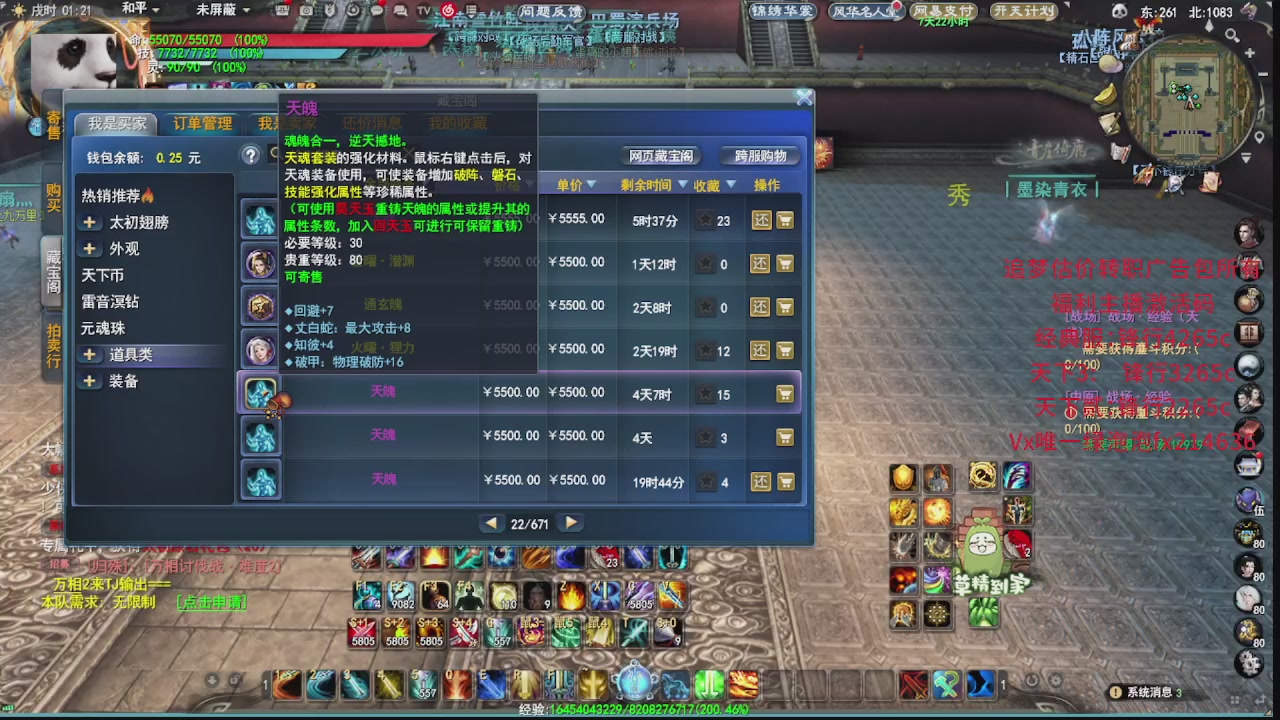1280x720 pixels.
Task: Click the ? help icon in the marketplace window
Action: [249, 155]
